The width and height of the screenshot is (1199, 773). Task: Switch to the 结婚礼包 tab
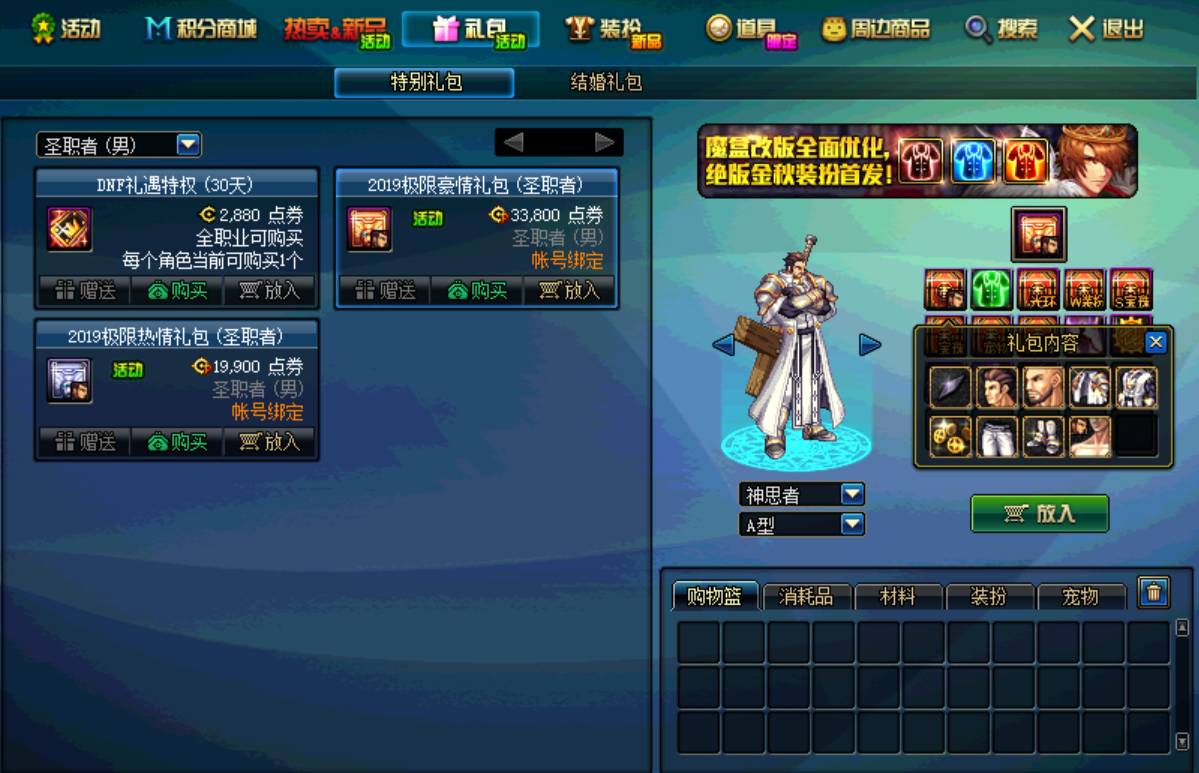tap(606, 83)
